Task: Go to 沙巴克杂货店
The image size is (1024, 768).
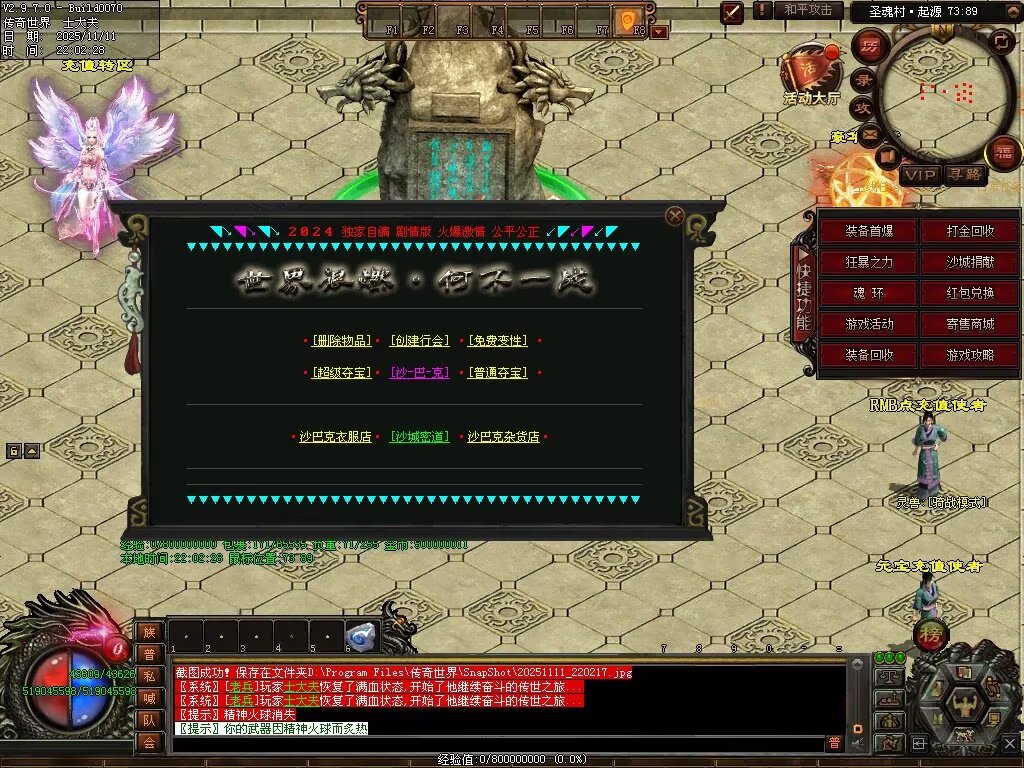Action: coord(503,437)
